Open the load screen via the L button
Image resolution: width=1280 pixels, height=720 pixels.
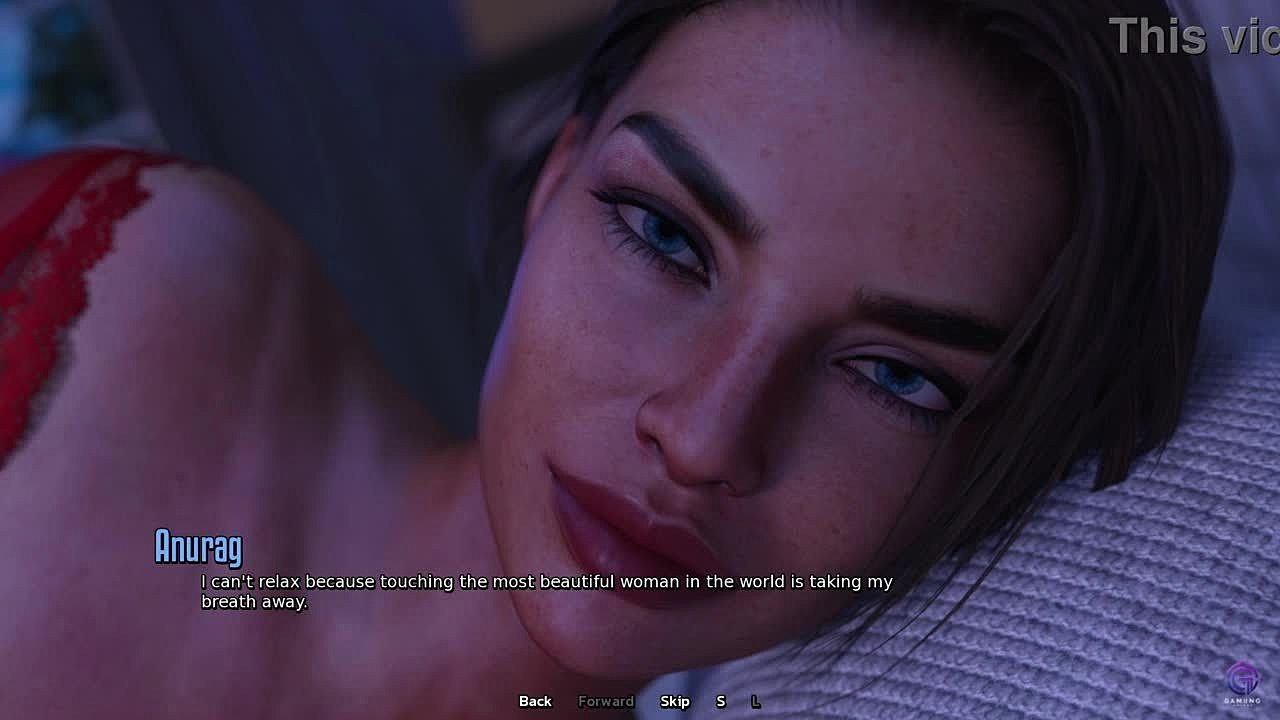point(755,701)
